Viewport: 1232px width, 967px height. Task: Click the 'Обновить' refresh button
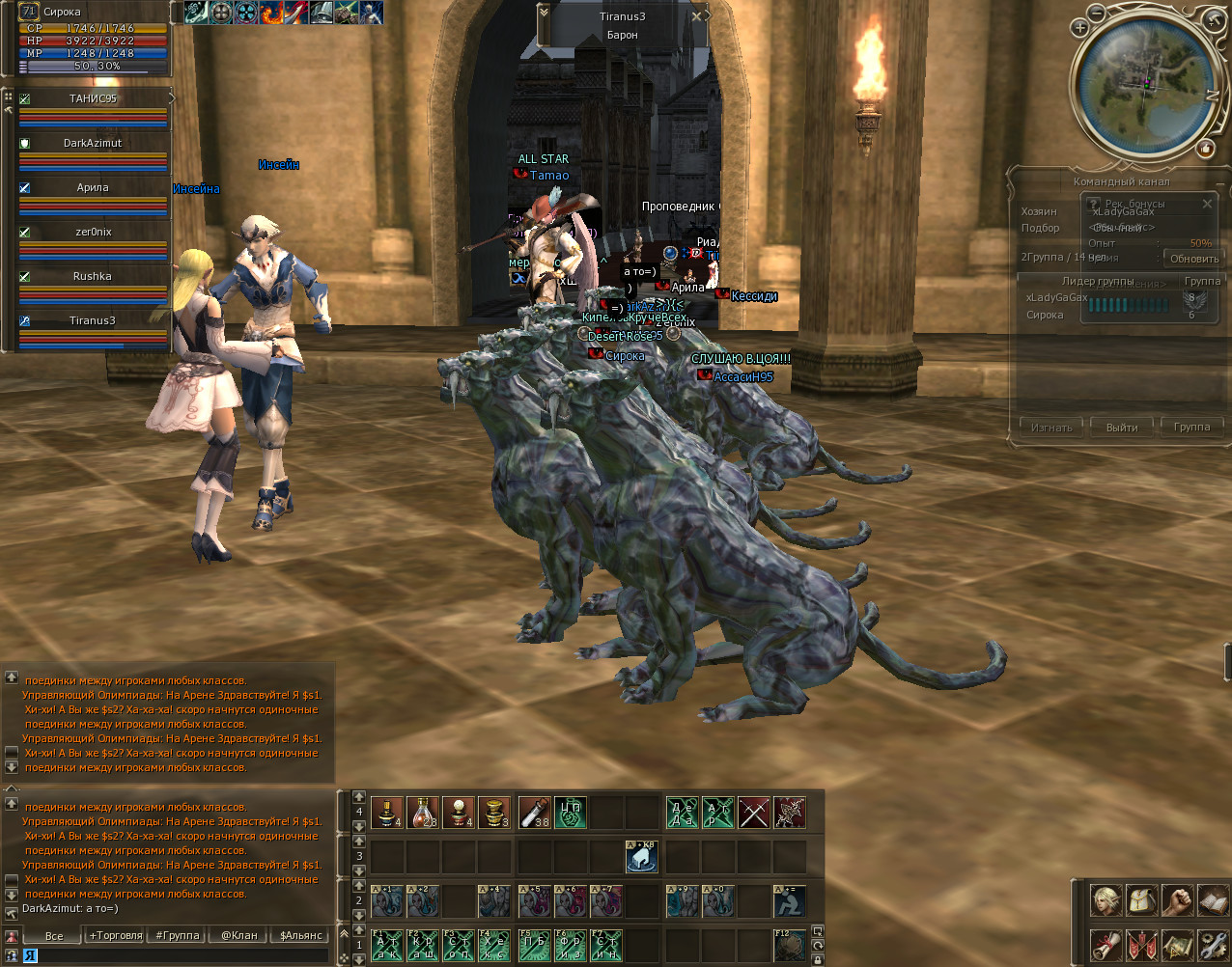1194,259
